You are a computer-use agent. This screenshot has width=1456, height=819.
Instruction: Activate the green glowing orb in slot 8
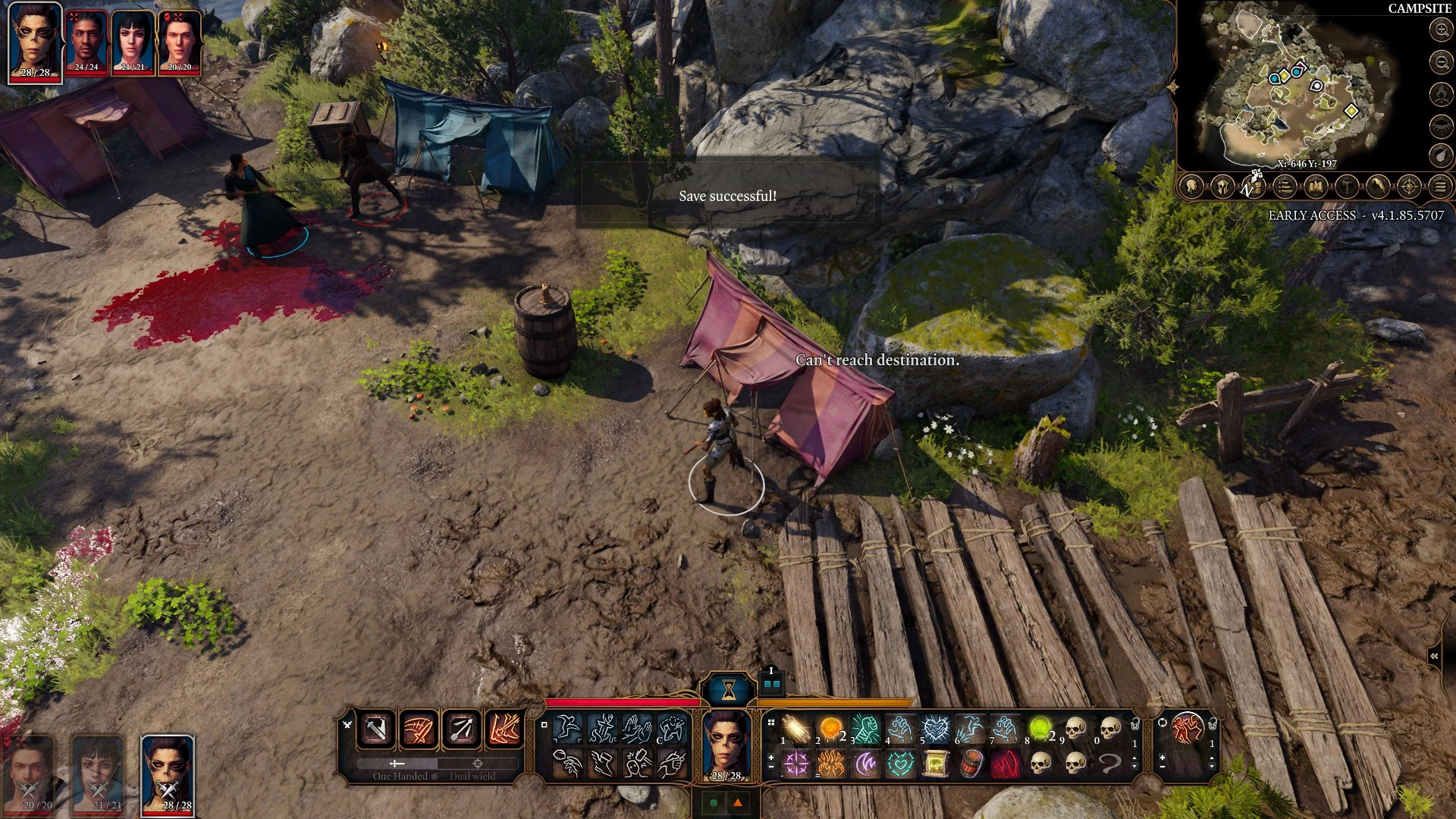(x=1040, y=730)
